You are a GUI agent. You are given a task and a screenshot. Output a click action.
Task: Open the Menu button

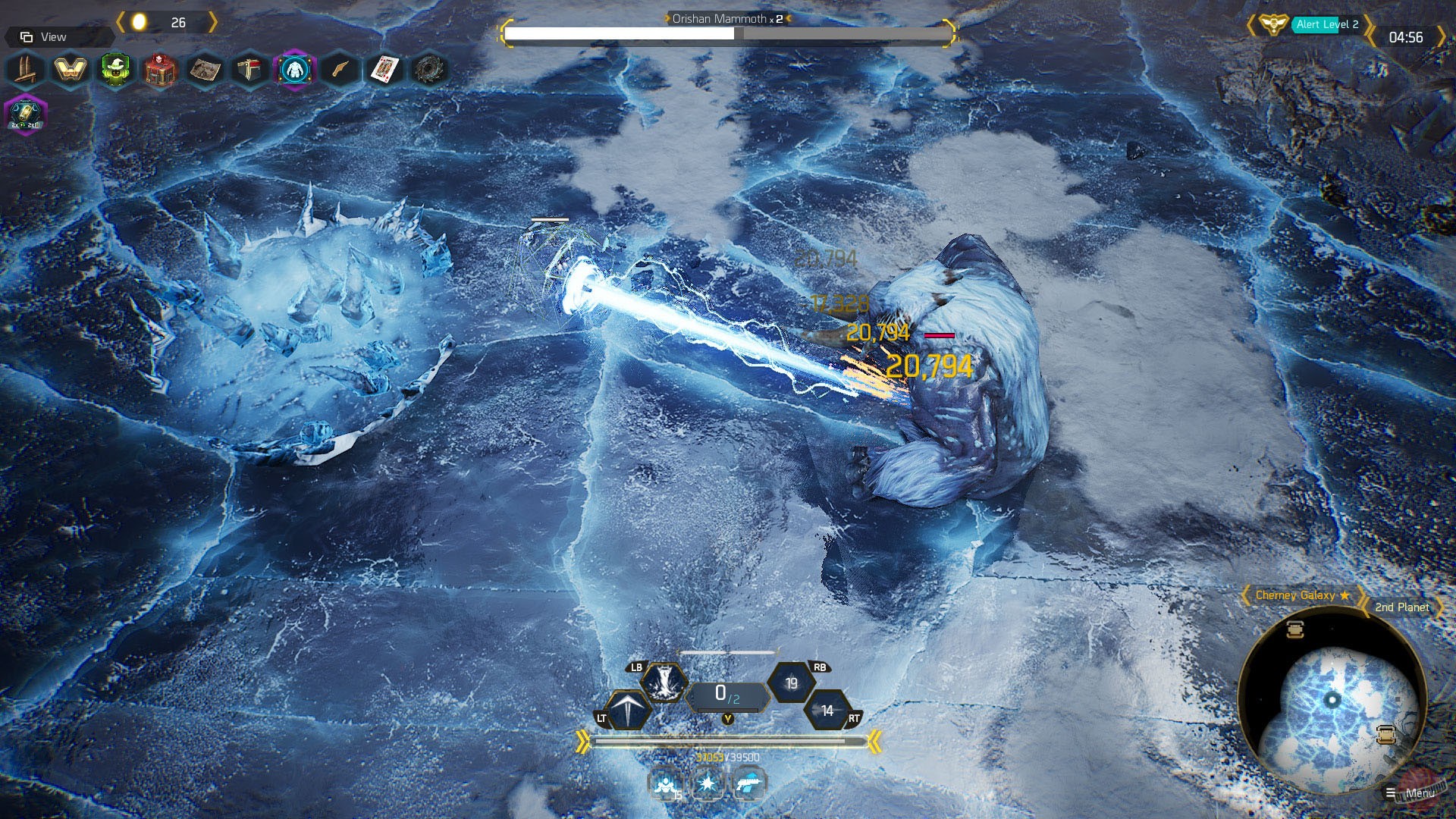[1411, 793]
